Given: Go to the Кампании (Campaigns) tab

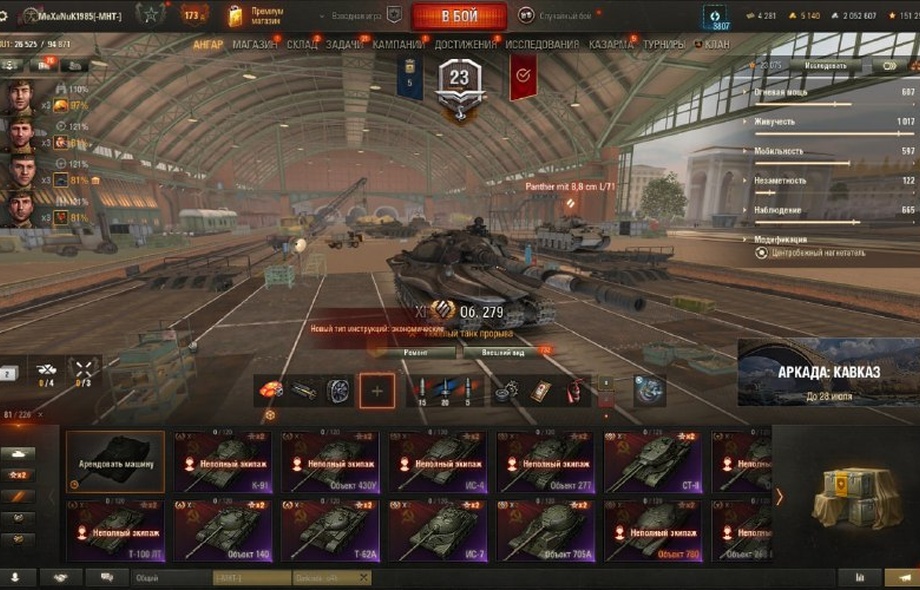Looking at the screenshot, I should click(x=398, y=45).
